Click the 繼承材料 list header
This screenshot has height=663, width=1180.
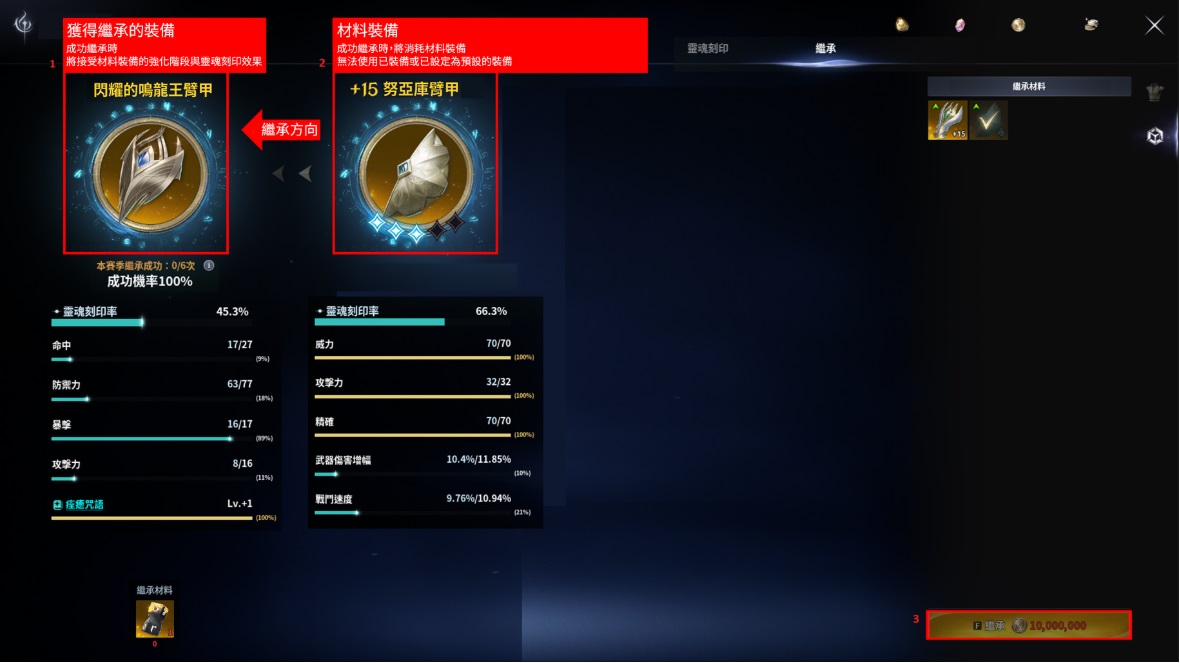pyautogui.click(x=1029, y=87)
